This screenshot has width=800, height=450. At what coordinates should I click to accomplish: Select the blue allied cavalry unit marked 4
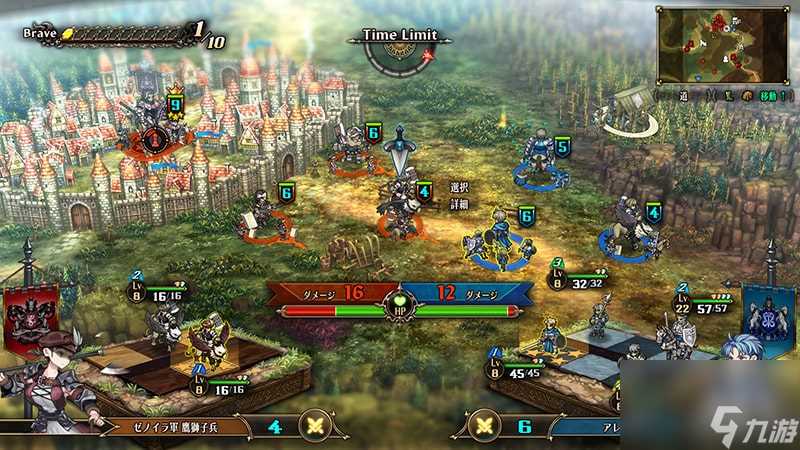(630, 230)
